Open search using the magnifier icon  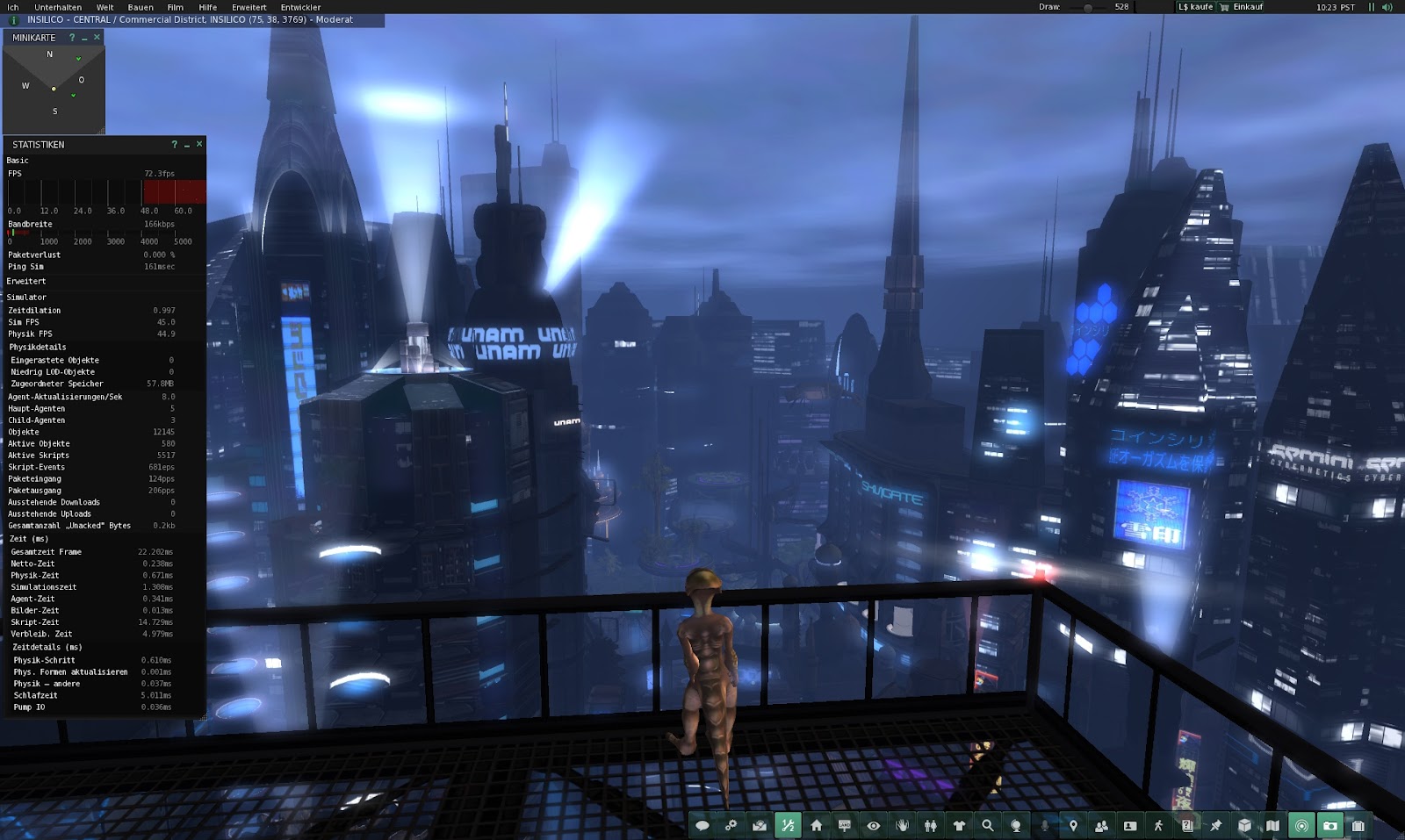point(988,826)
